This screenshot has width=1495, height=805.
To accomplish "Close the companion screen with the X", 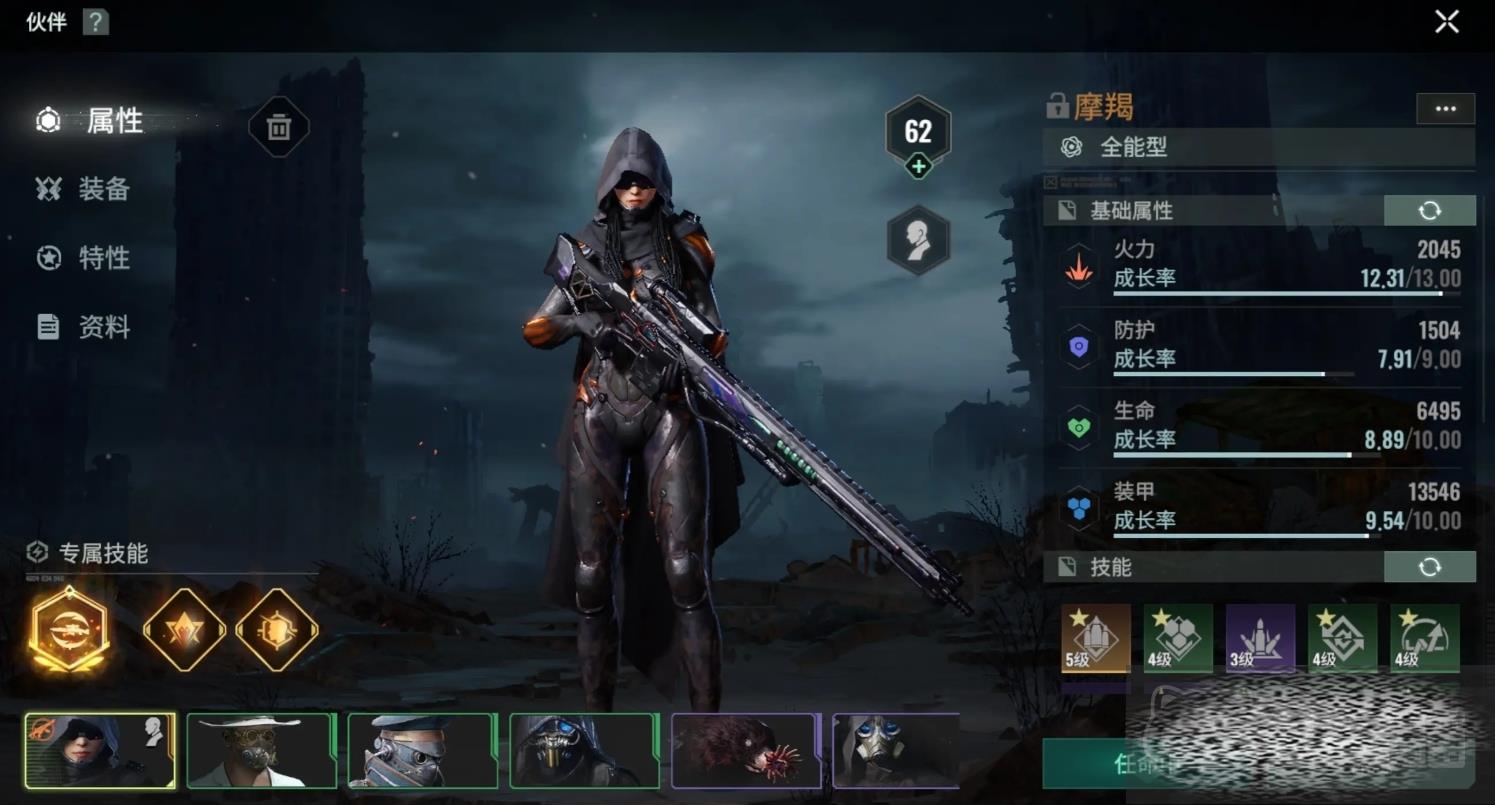I will point(1446,22).
